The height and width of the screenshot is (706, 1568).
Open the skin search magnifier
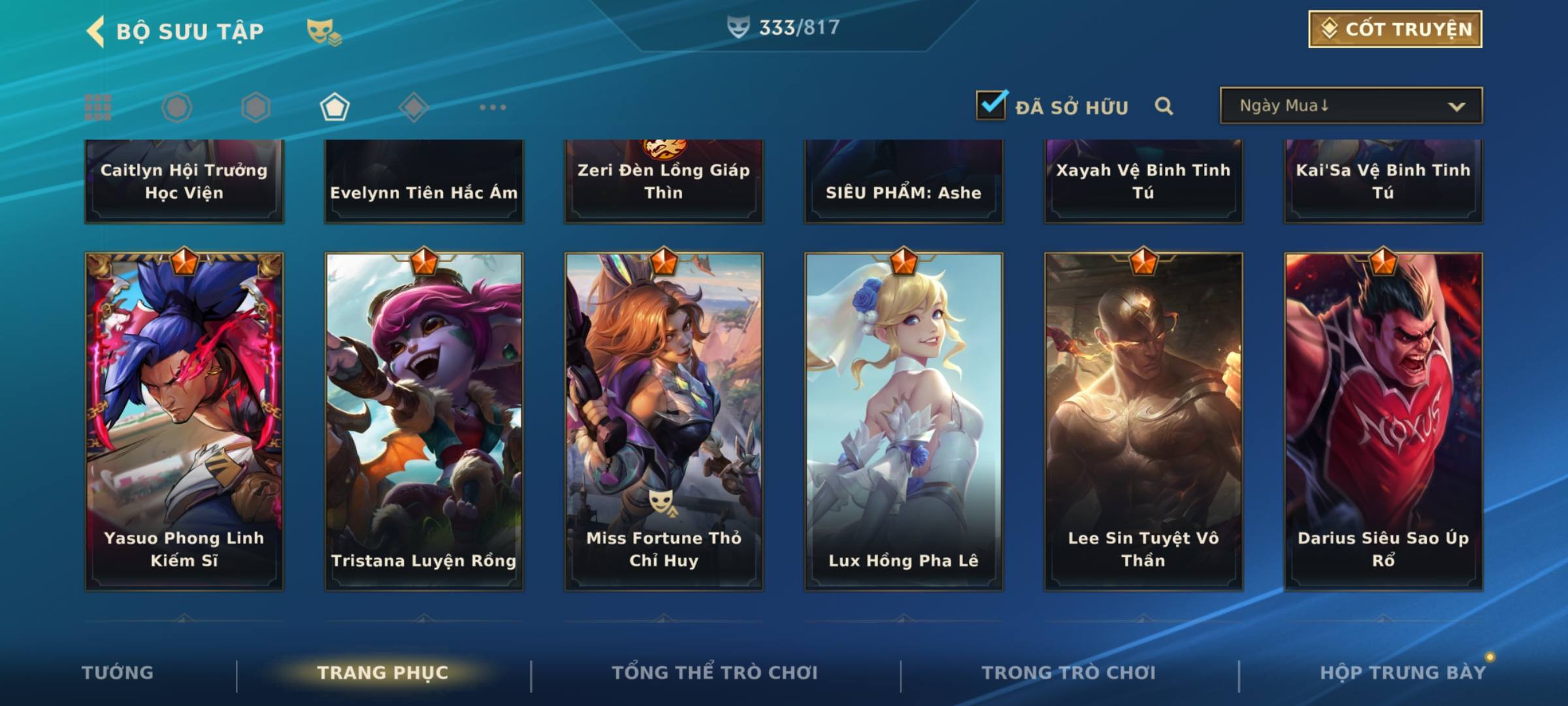tap(1164, 106)
